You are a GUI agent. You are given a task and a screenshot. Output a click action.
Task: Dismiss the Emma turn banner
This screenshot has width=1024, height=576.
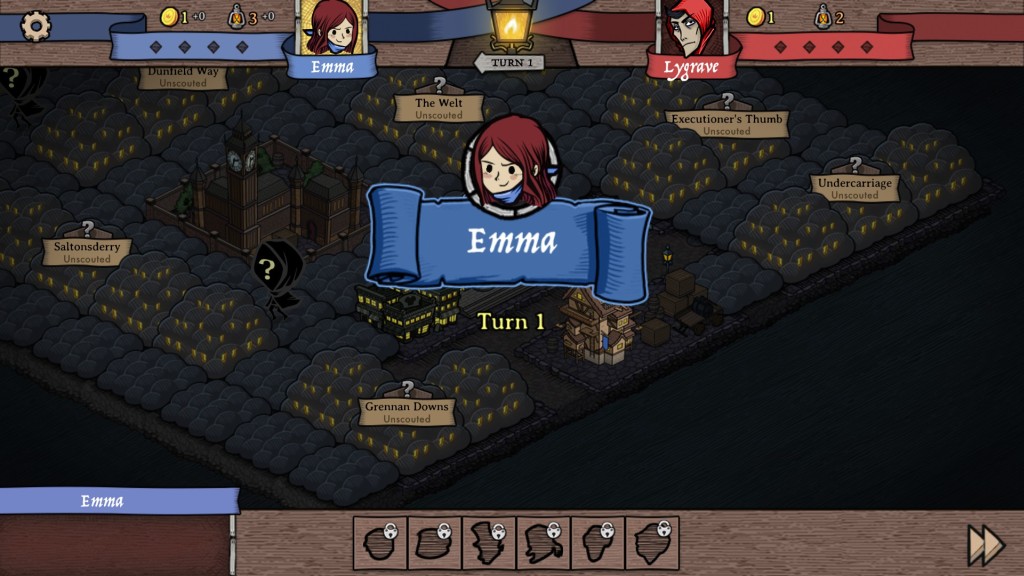[510, 242]
